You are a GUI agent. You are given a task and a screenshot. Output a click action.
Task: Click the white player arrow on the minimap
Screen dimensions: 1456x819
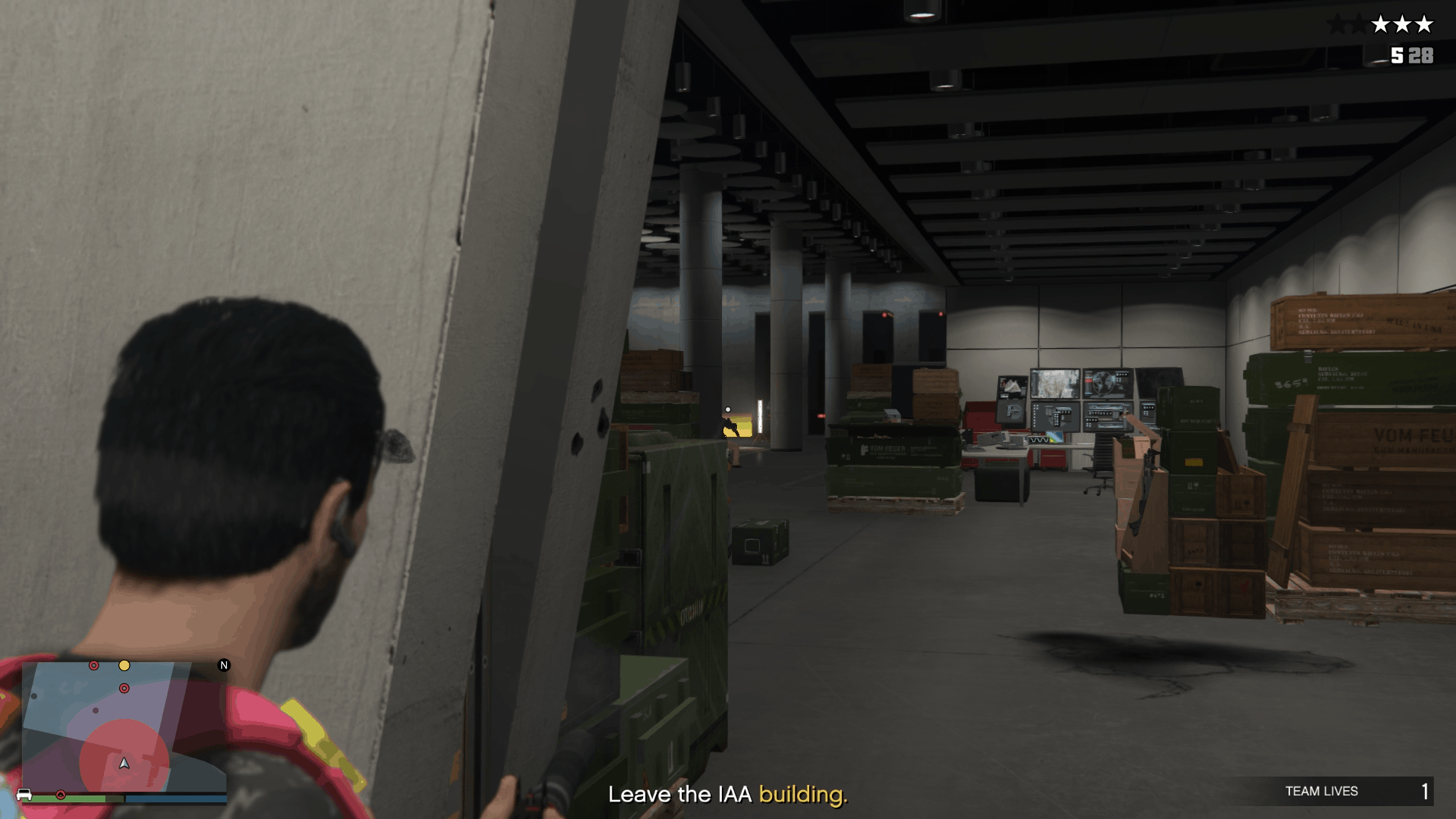124,764
